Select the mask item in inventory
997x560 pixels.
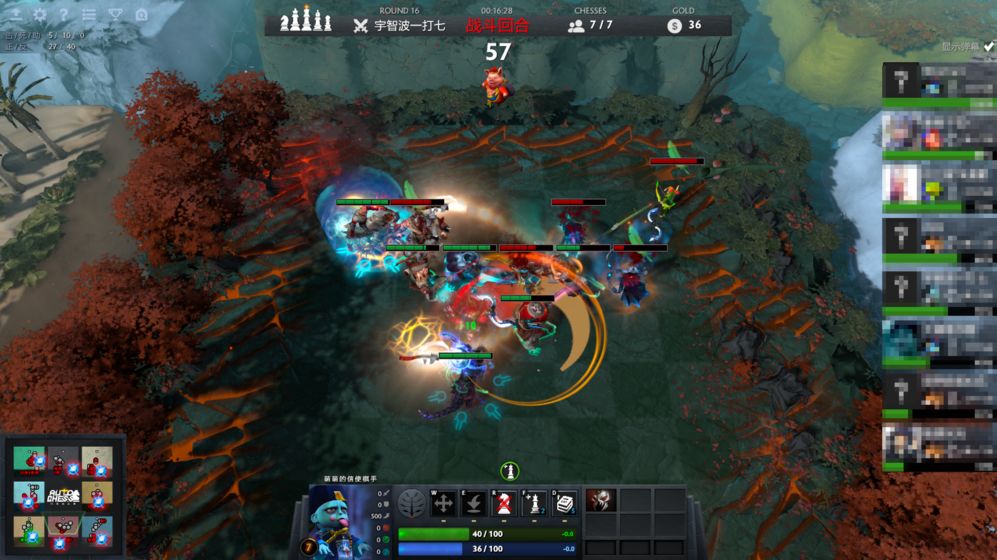pyautogui.click(x=600, y=502)
